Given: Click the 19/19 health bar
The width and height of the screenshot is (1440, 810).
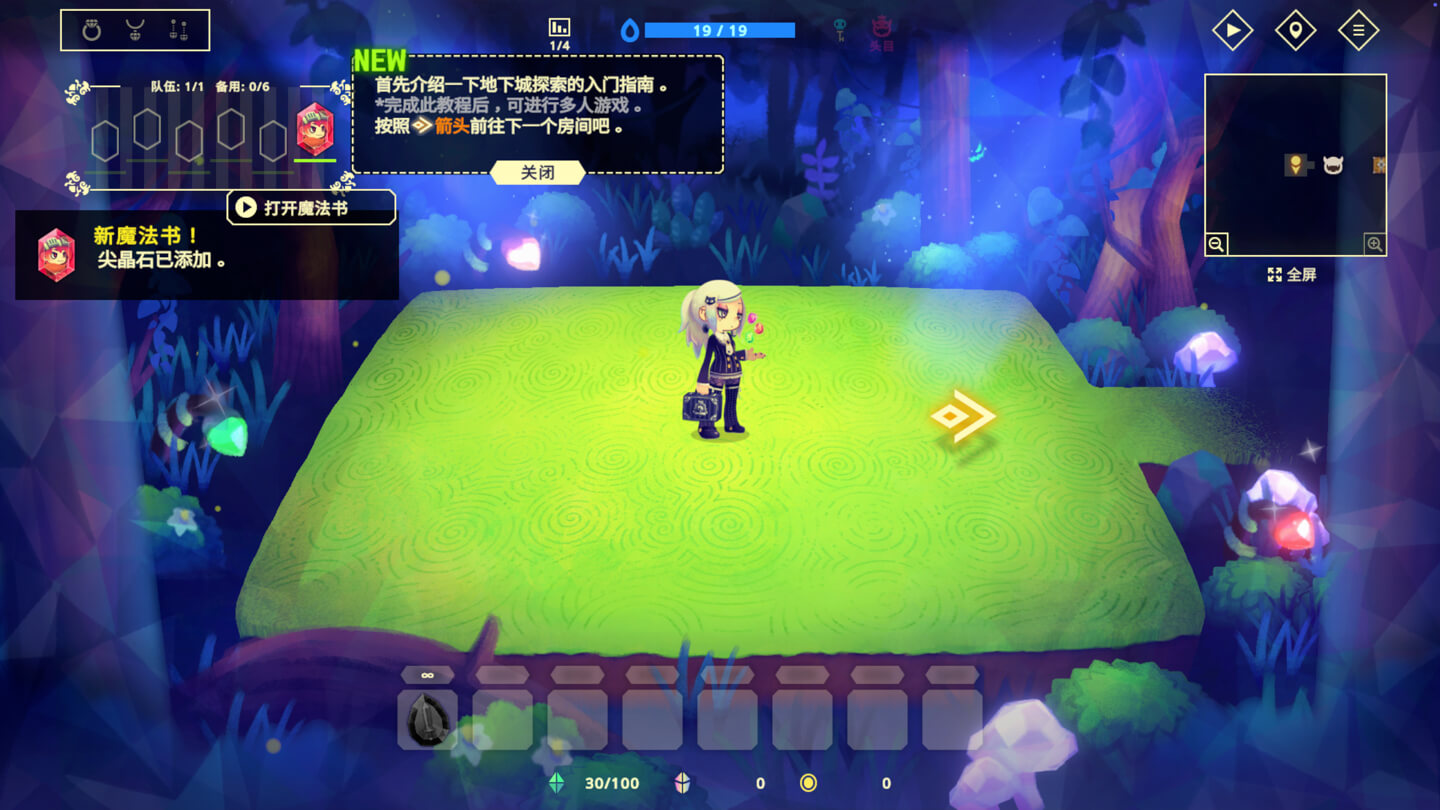Looking at the screenshot, I should point(720,29).
